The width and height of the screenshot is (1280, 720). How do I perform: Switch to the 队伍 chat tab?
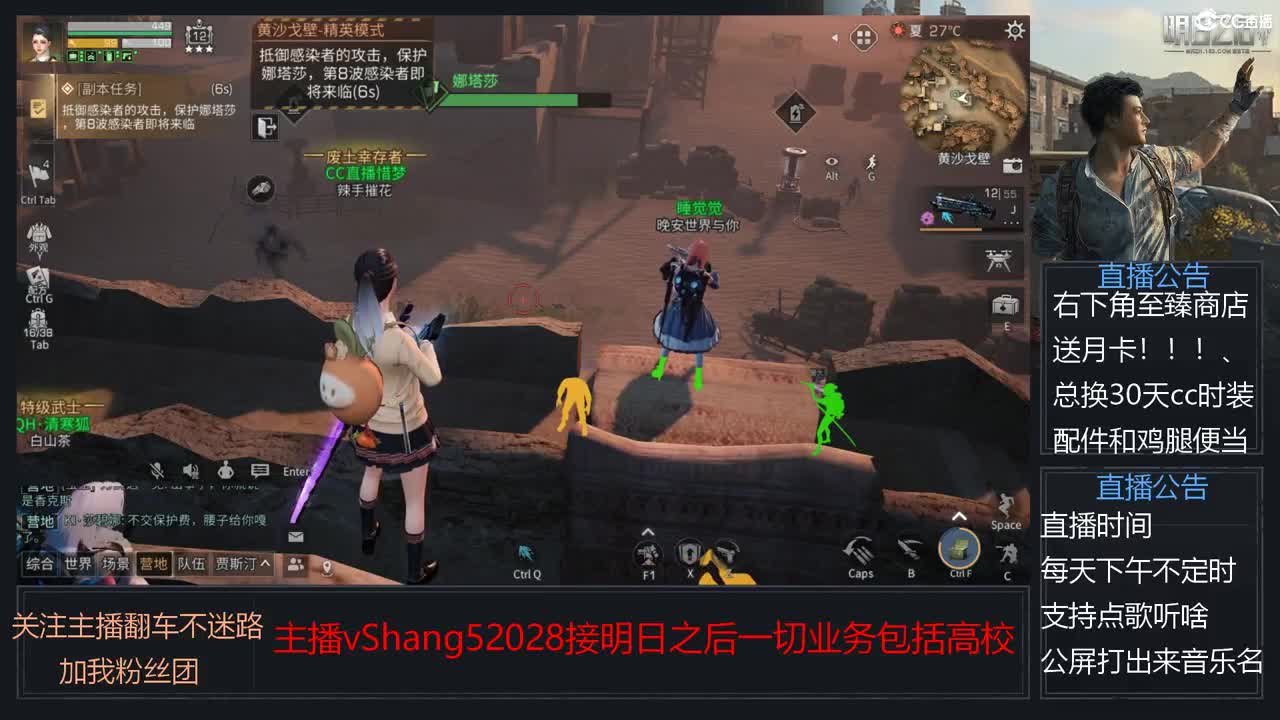(x=191, y=563)
